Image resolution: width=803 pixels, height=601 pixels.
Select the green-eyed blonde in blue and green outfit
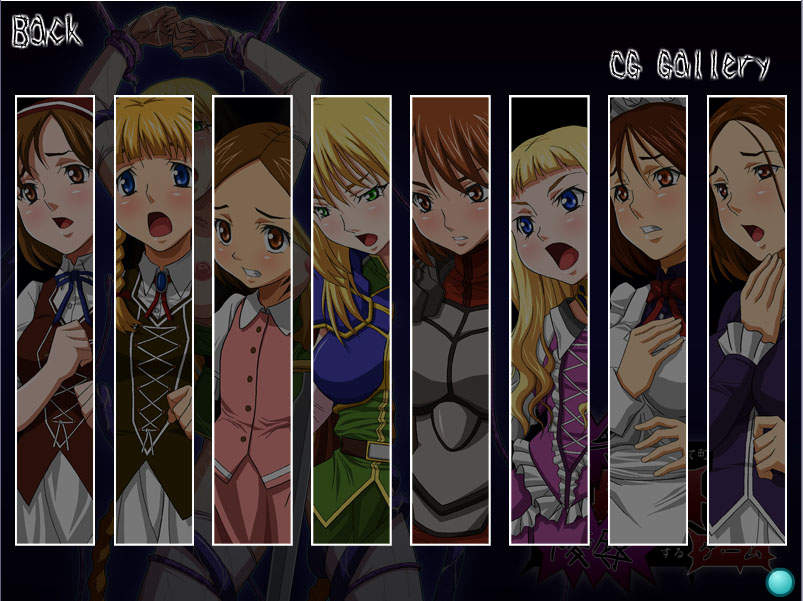(x=351, y=320)
